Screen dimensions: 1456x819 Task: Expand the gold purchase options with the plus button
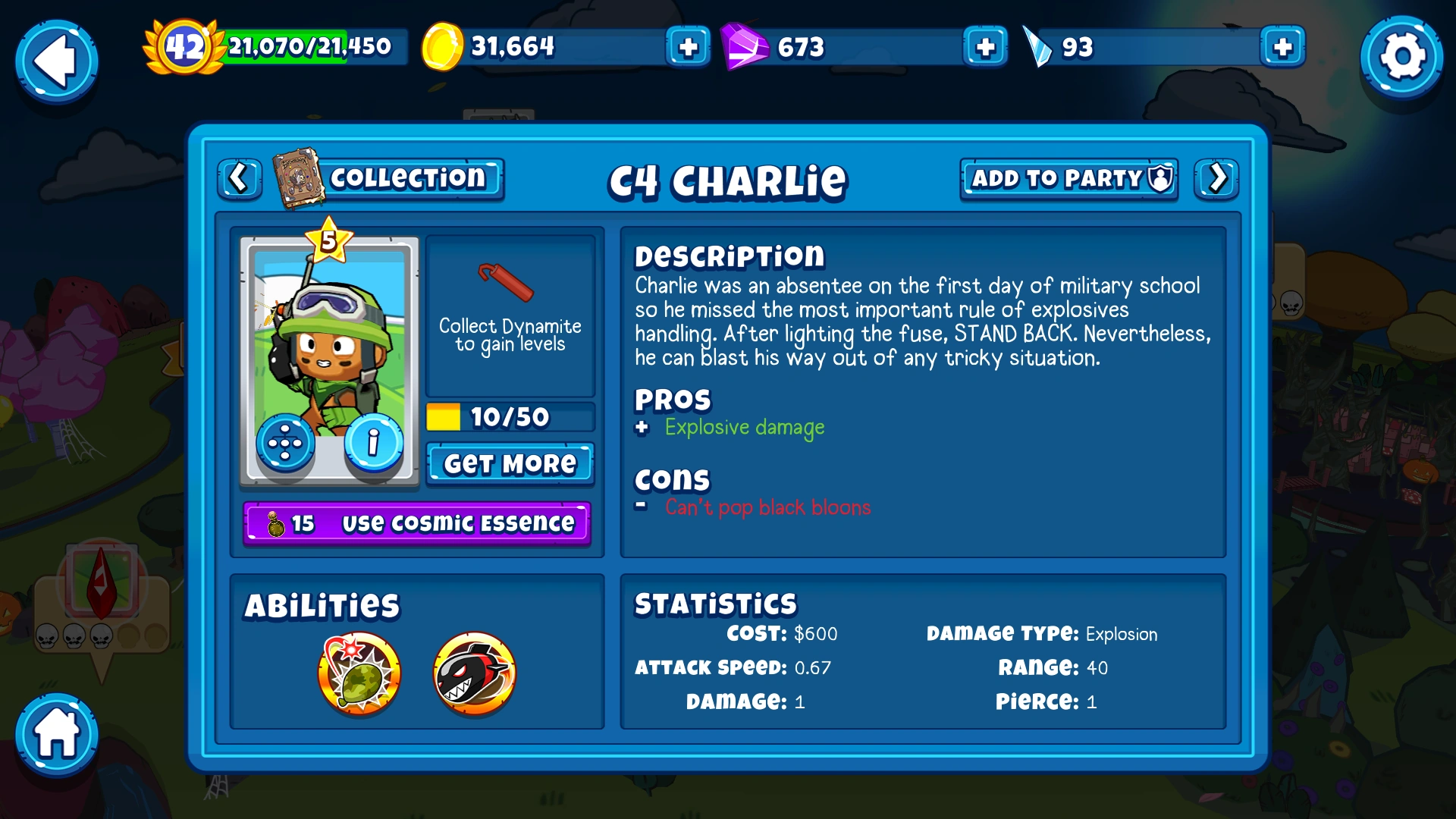pyautogui.click(x=686, y=47)
